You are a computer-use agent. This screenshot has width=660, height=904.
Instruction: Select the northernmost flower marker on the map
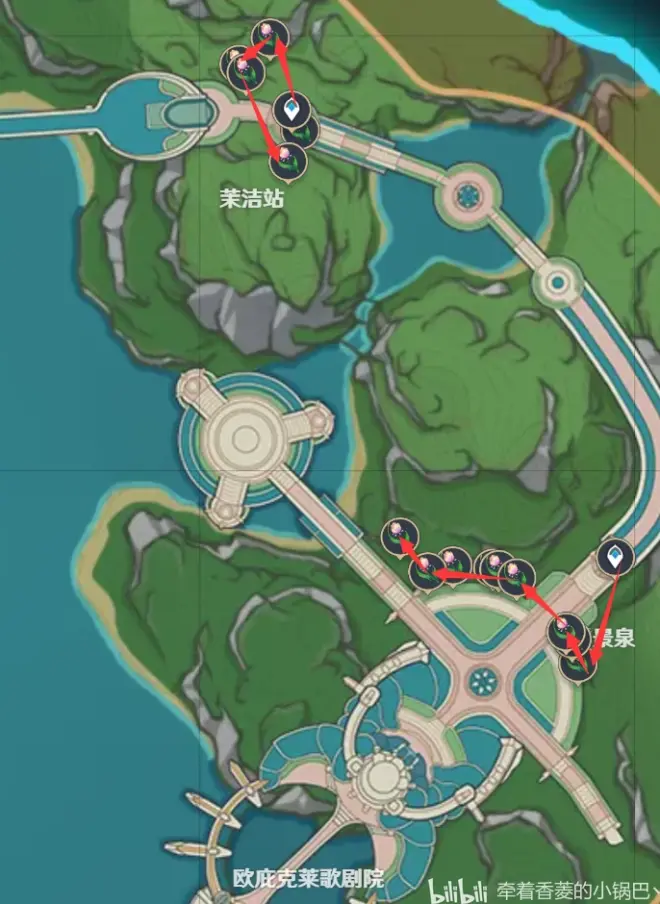click(x=268, y=37)
